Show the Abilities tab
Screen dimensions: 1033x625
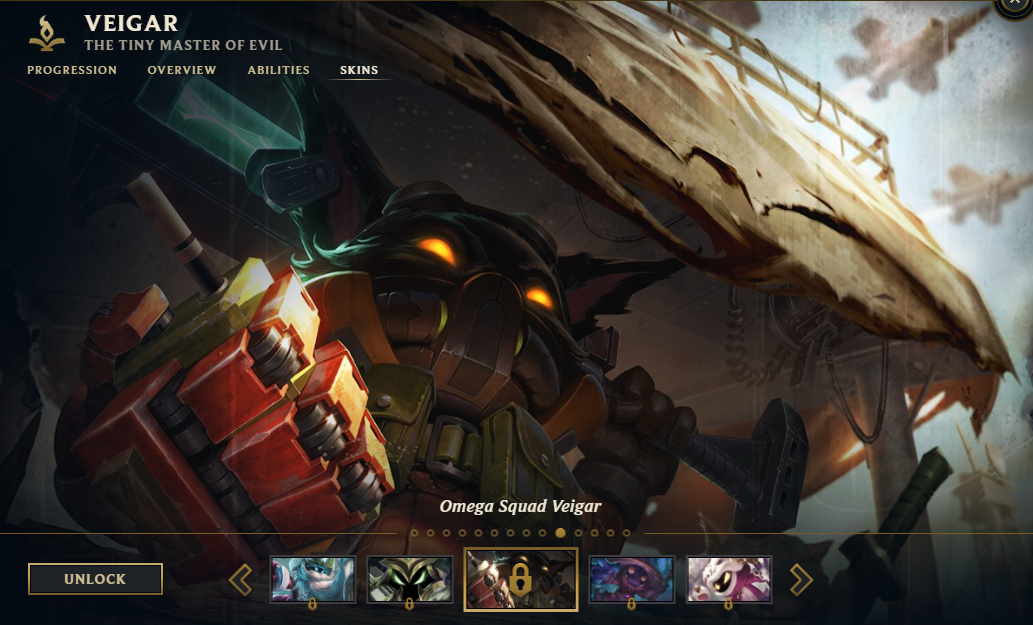279,70
